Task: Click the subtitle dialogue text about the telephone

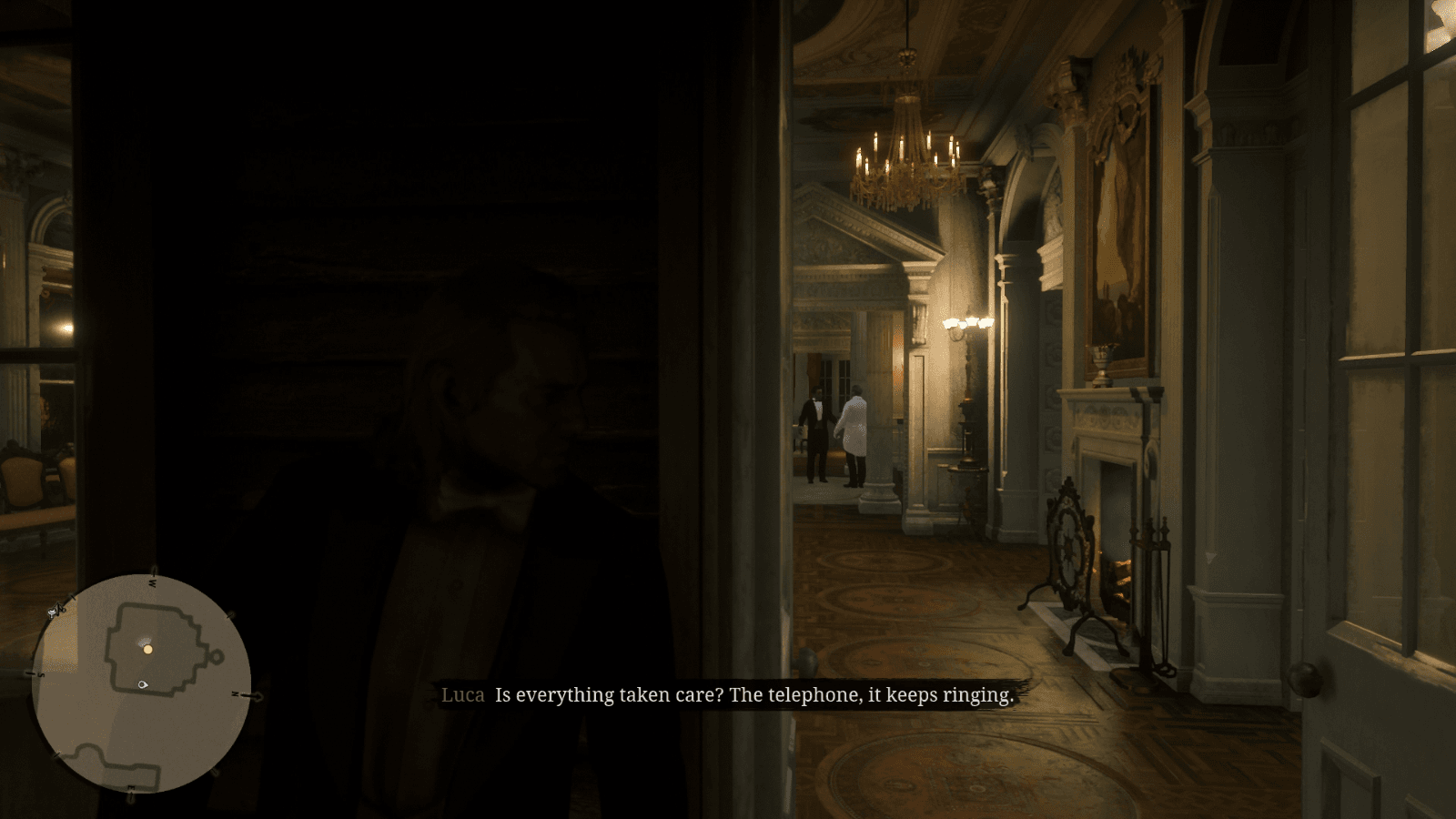Action: [755, 695]
